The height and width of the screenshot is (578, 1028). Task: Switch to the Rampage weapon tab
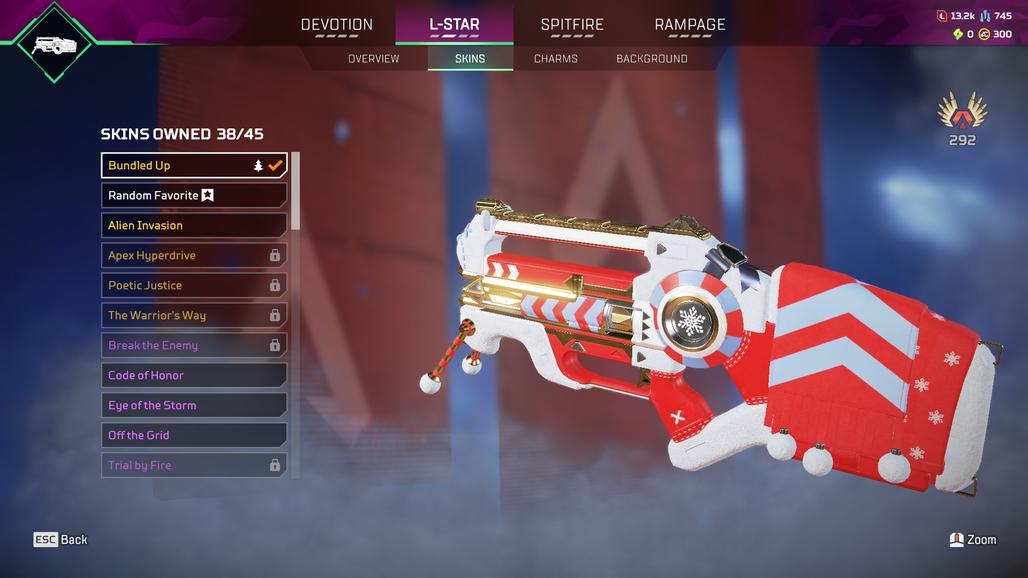[690, 25]
